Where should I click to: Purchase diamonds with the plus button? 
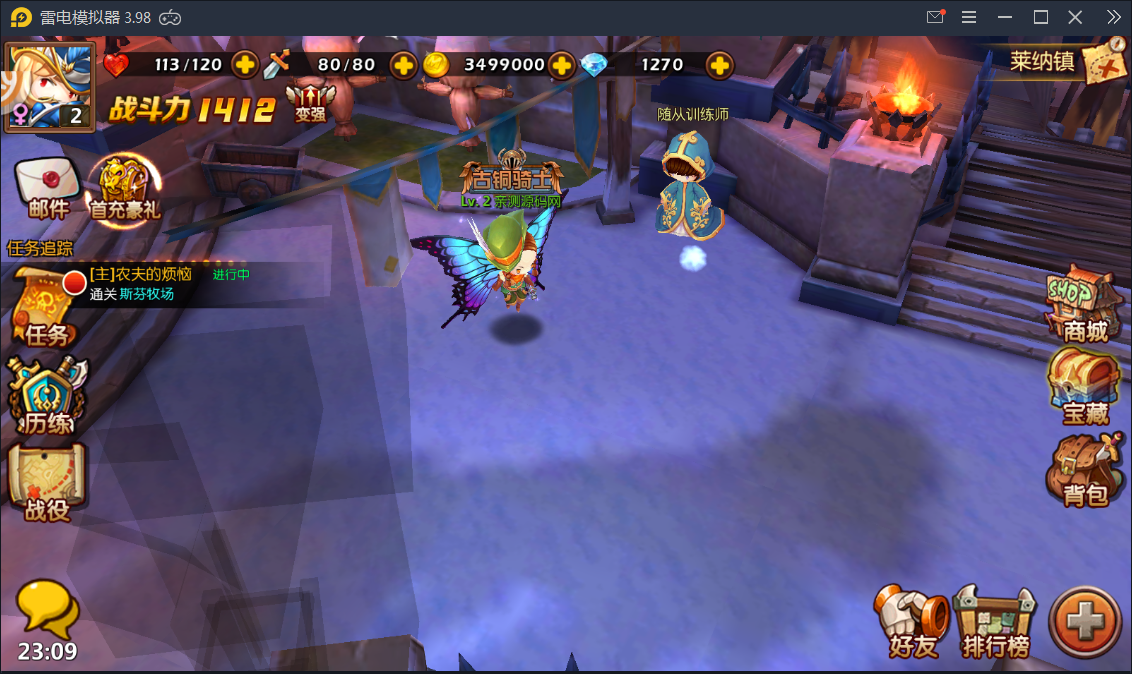[x=719, y=65]
